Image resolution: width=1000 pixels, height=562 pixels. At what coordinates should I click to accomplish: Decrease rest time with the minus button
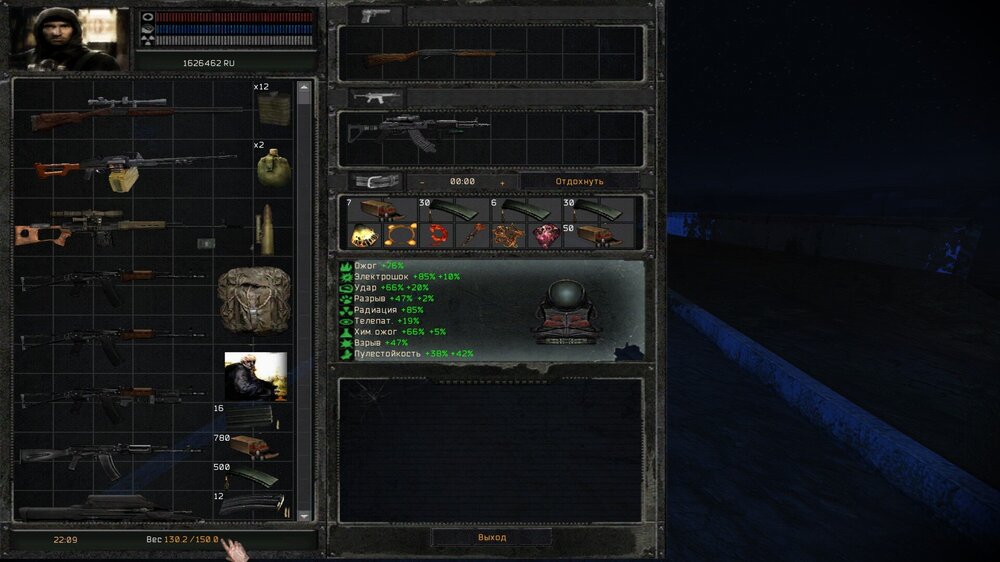tap(422, 182)
